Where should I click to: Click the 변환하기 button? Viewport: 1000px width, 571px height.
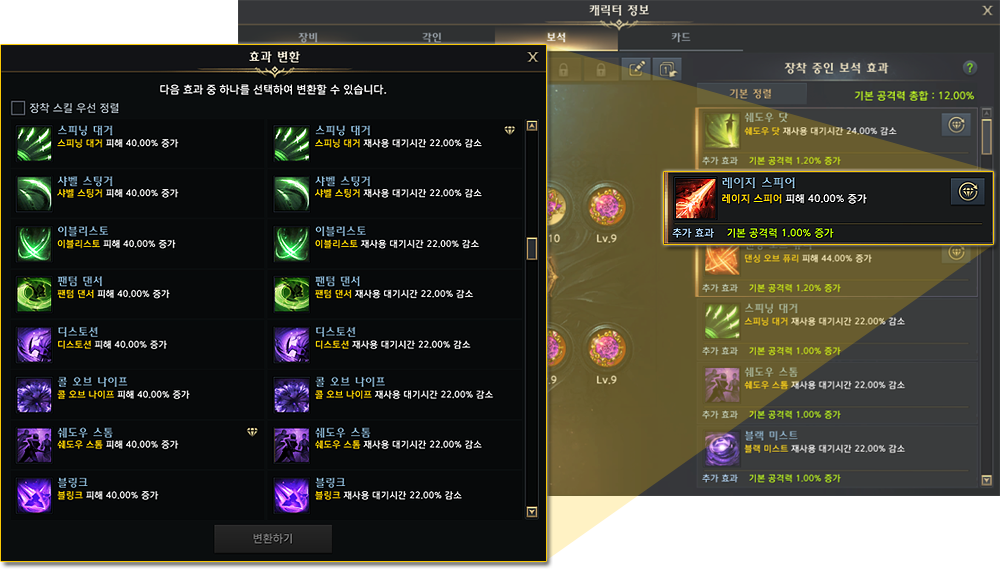tap(273, 538)
